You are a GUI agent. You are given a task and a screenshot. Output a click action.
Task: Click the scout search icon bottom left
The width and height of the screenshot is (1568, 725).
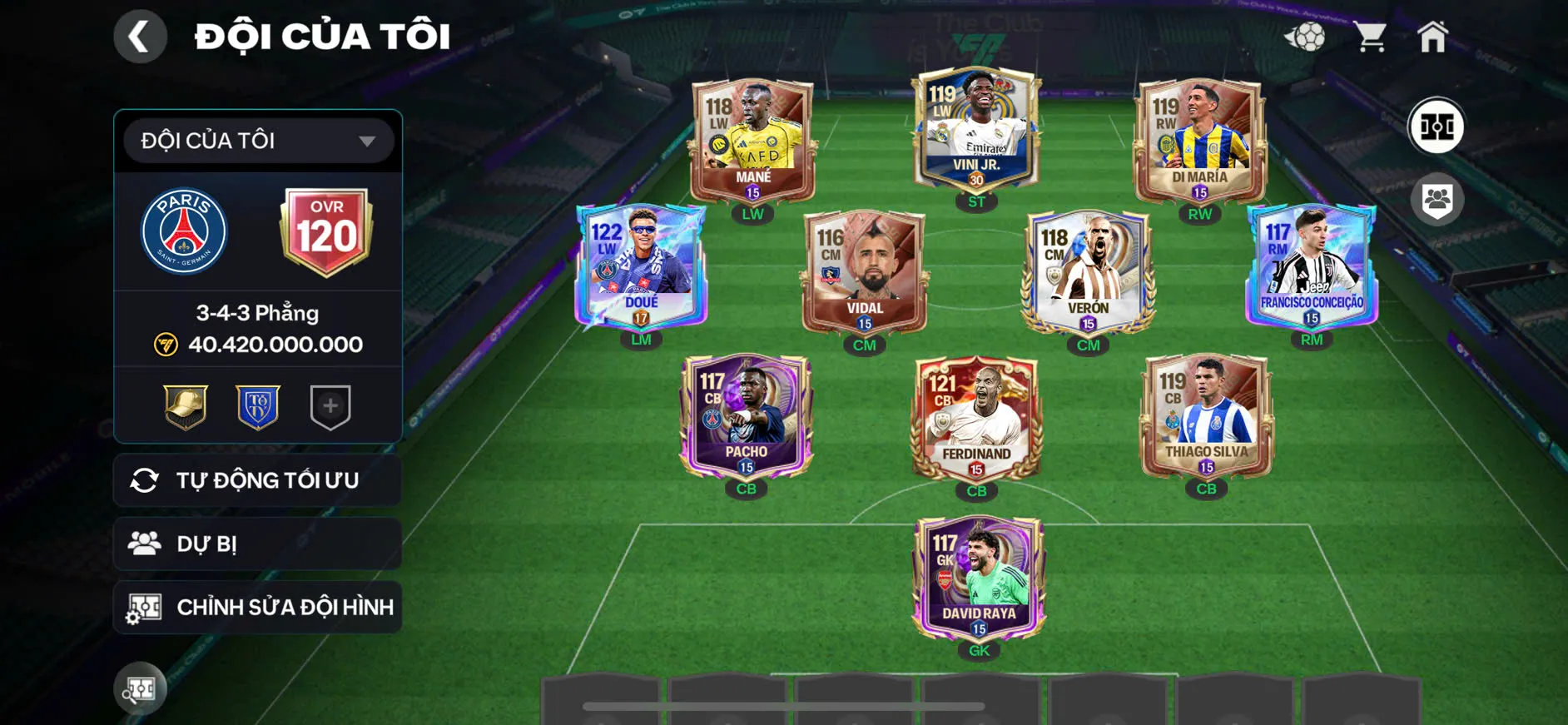coord(141,688)
